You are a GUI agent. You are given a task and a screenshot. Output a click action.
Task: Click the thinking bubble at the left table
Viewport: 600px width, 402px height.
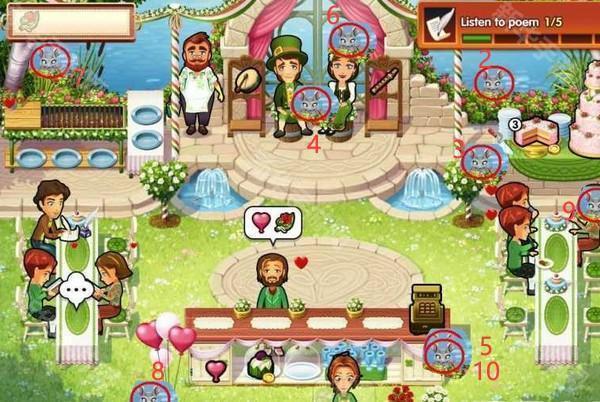74,292
